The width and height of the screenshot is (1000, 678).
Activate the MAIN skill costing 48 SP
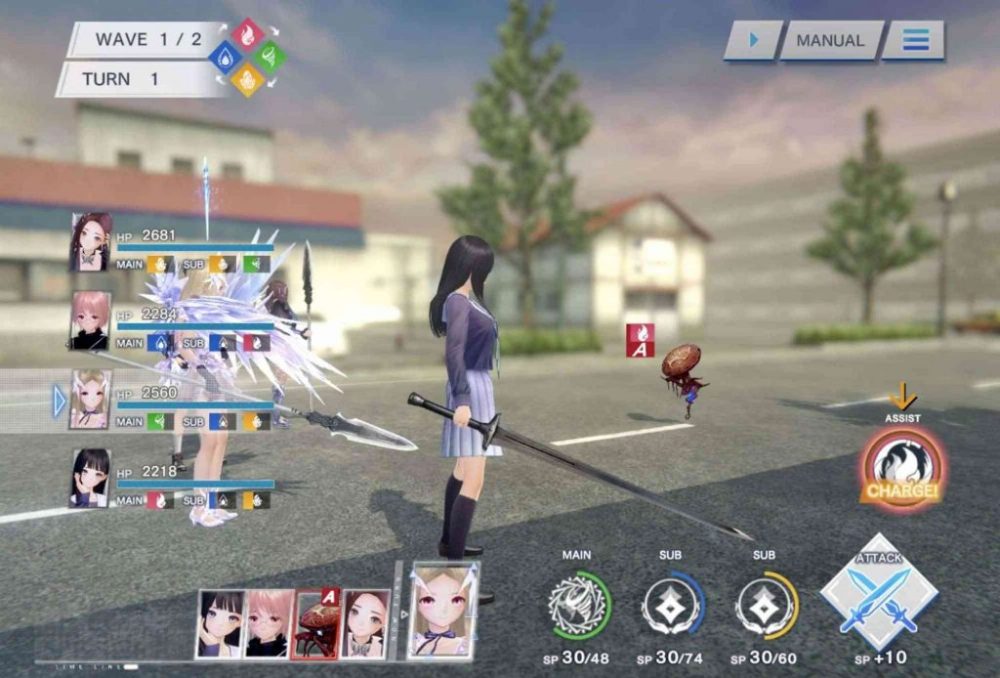click(579, 604)
